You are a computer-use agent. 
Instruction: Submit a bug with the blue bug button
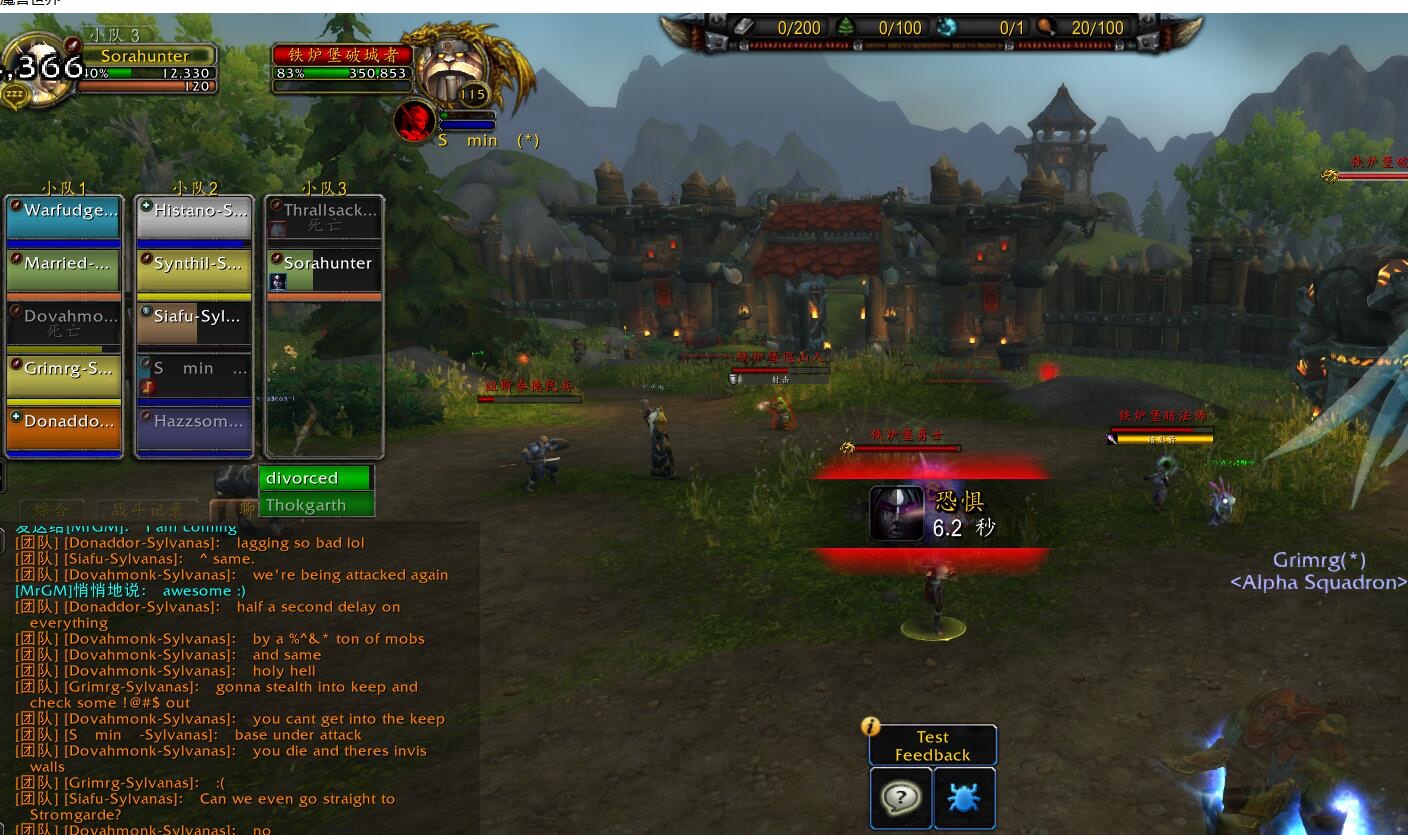(965, 798)
